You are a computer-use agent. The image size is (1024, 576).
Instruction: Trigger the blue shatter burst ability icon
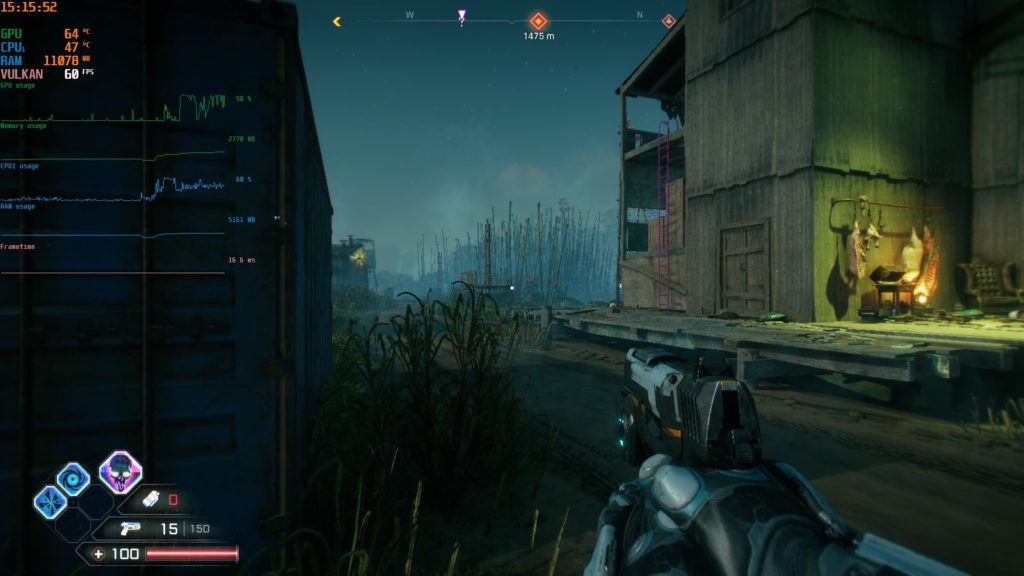(x=50, y=501)
